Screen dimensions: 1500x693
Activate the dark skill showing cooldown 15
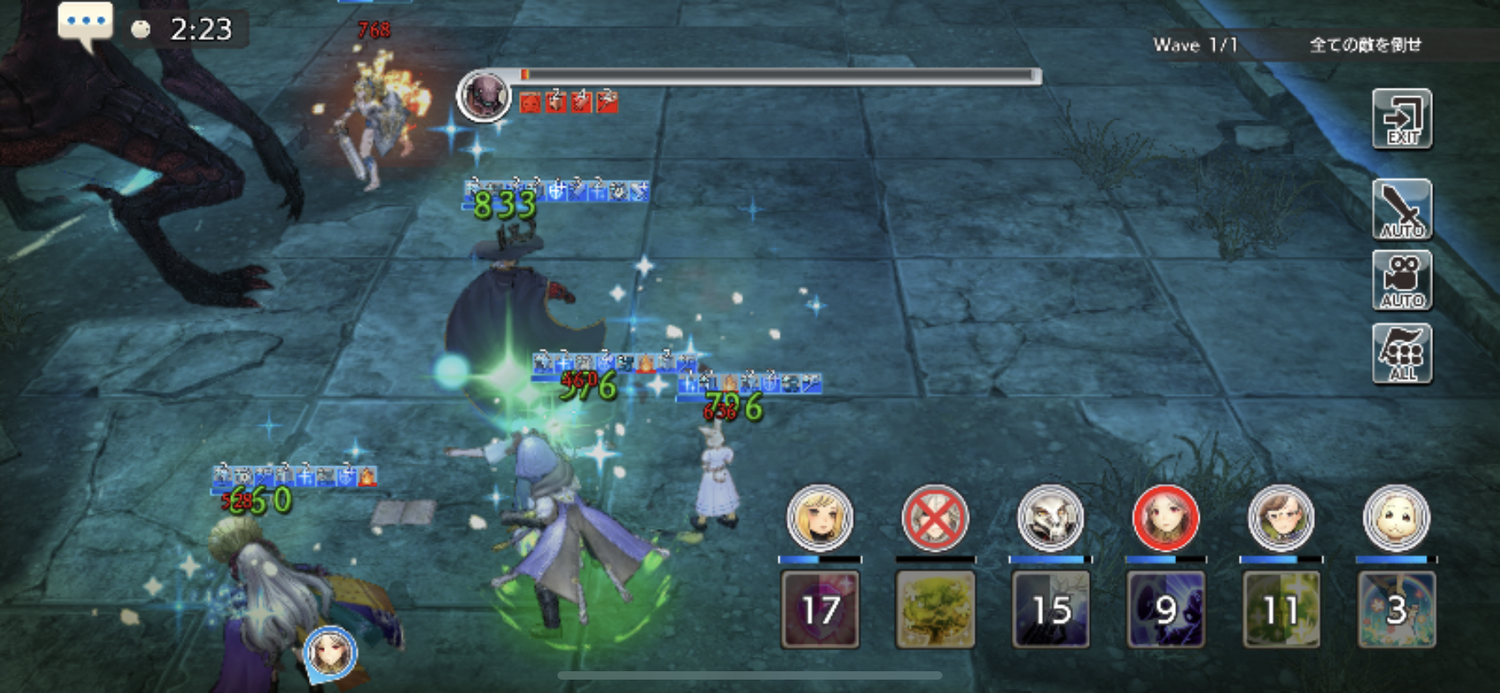(x=1050, y=609)
